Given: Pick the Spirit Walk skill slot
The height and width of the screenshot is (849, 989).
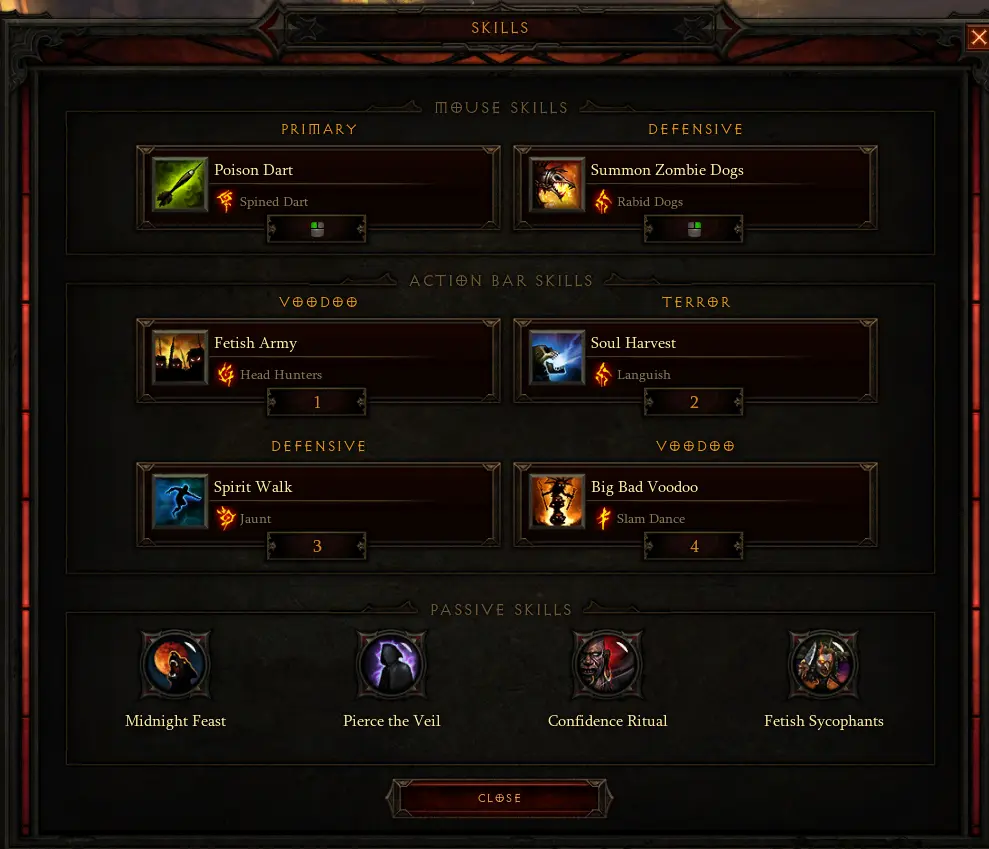Looking at the screenshot, I should point(318,503).
